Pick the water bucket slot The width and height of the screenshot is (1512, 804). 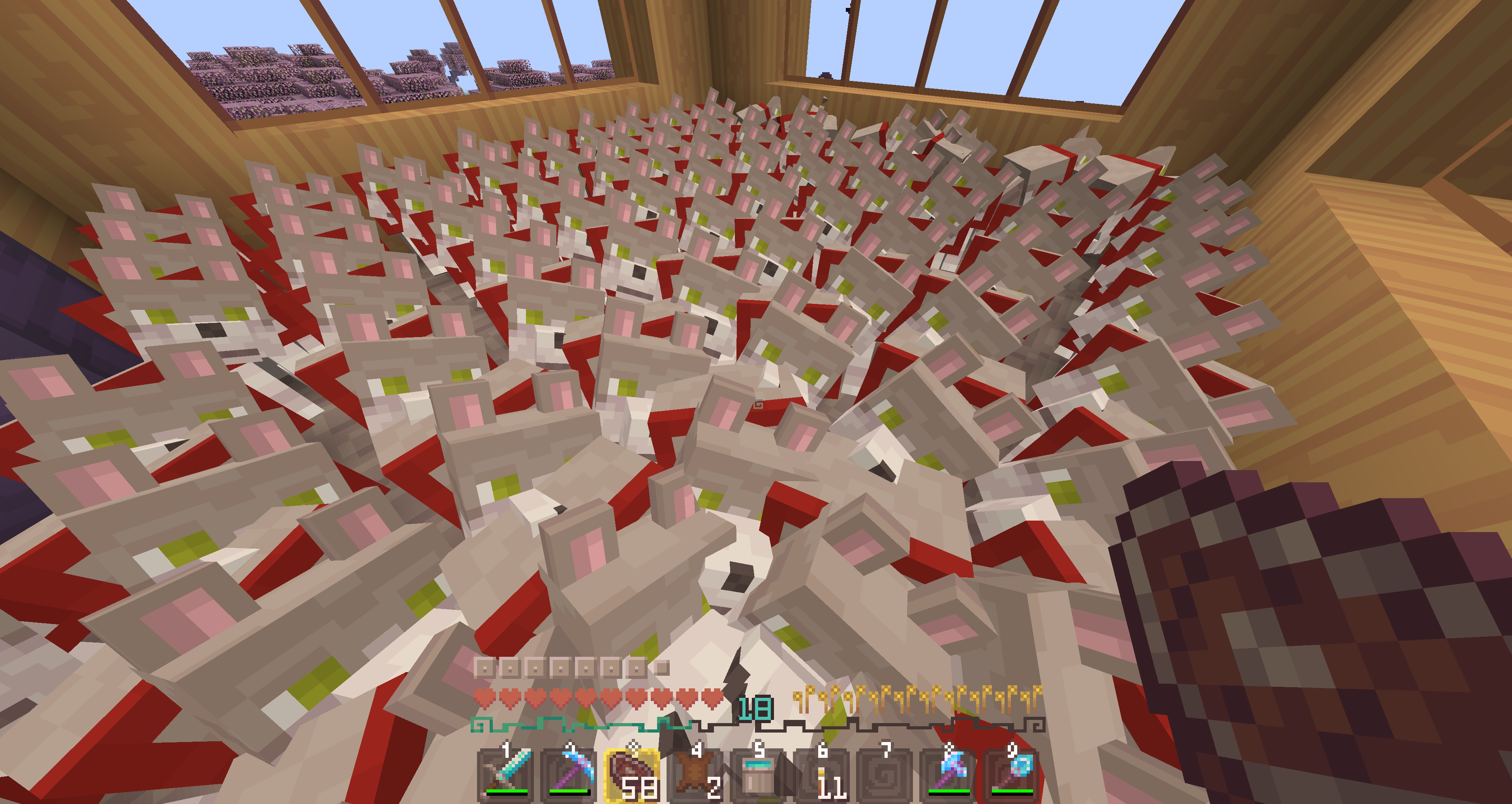758,774
